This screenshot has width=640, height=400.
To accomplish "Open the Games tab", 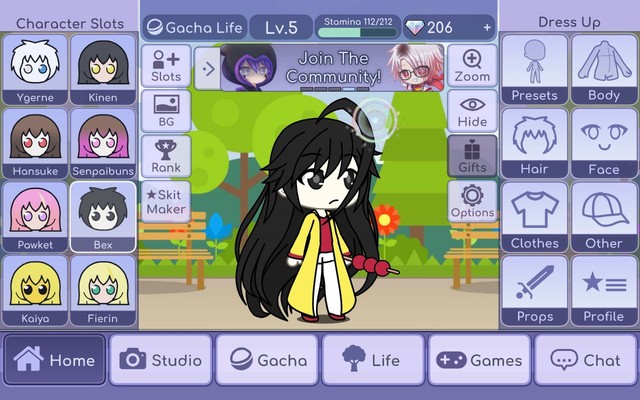I will [479, 360].
